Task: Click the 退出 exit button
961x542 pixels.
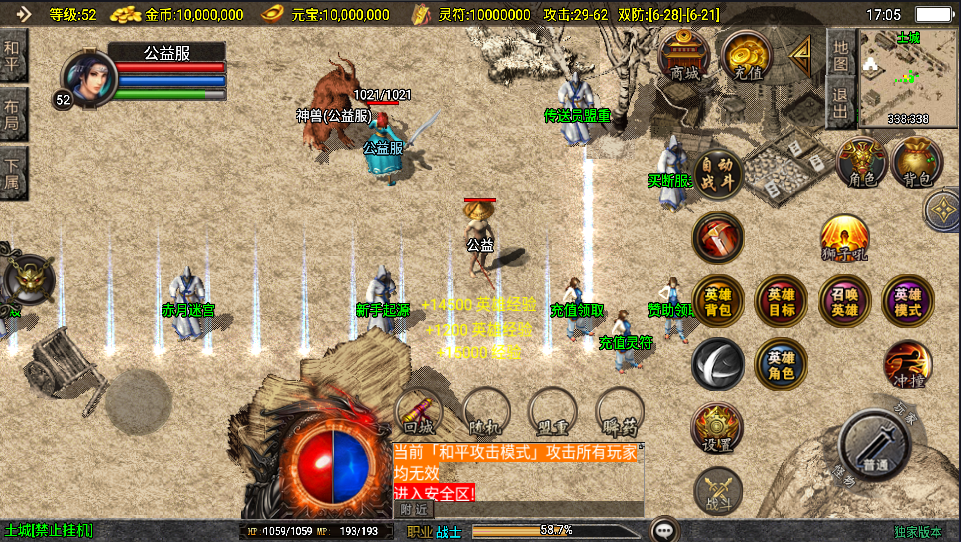Action: [x=841, y=102]
